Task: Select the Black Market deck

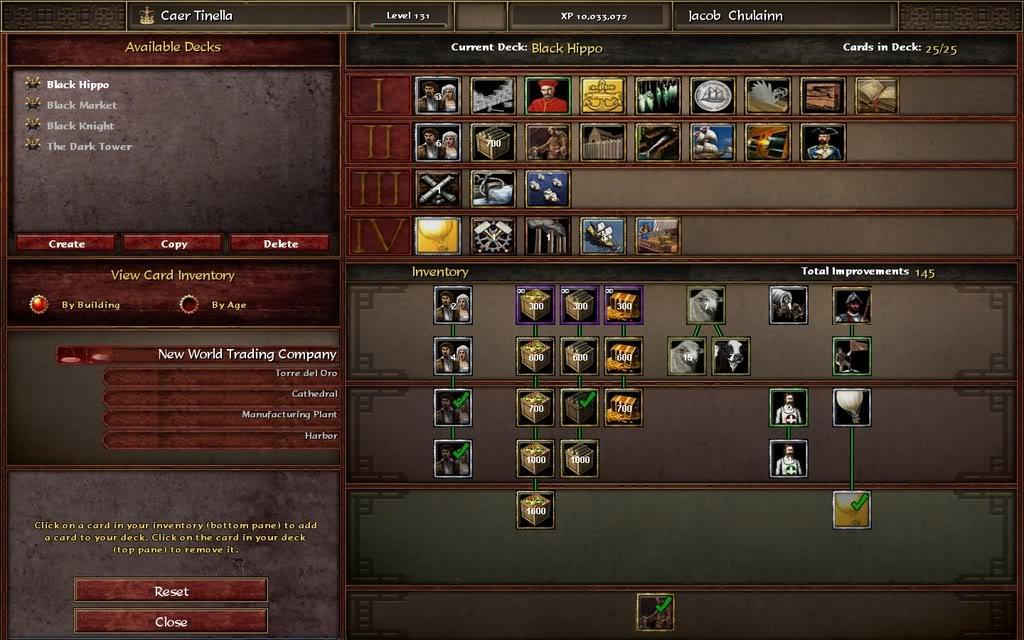Action: tap(82, 105)
